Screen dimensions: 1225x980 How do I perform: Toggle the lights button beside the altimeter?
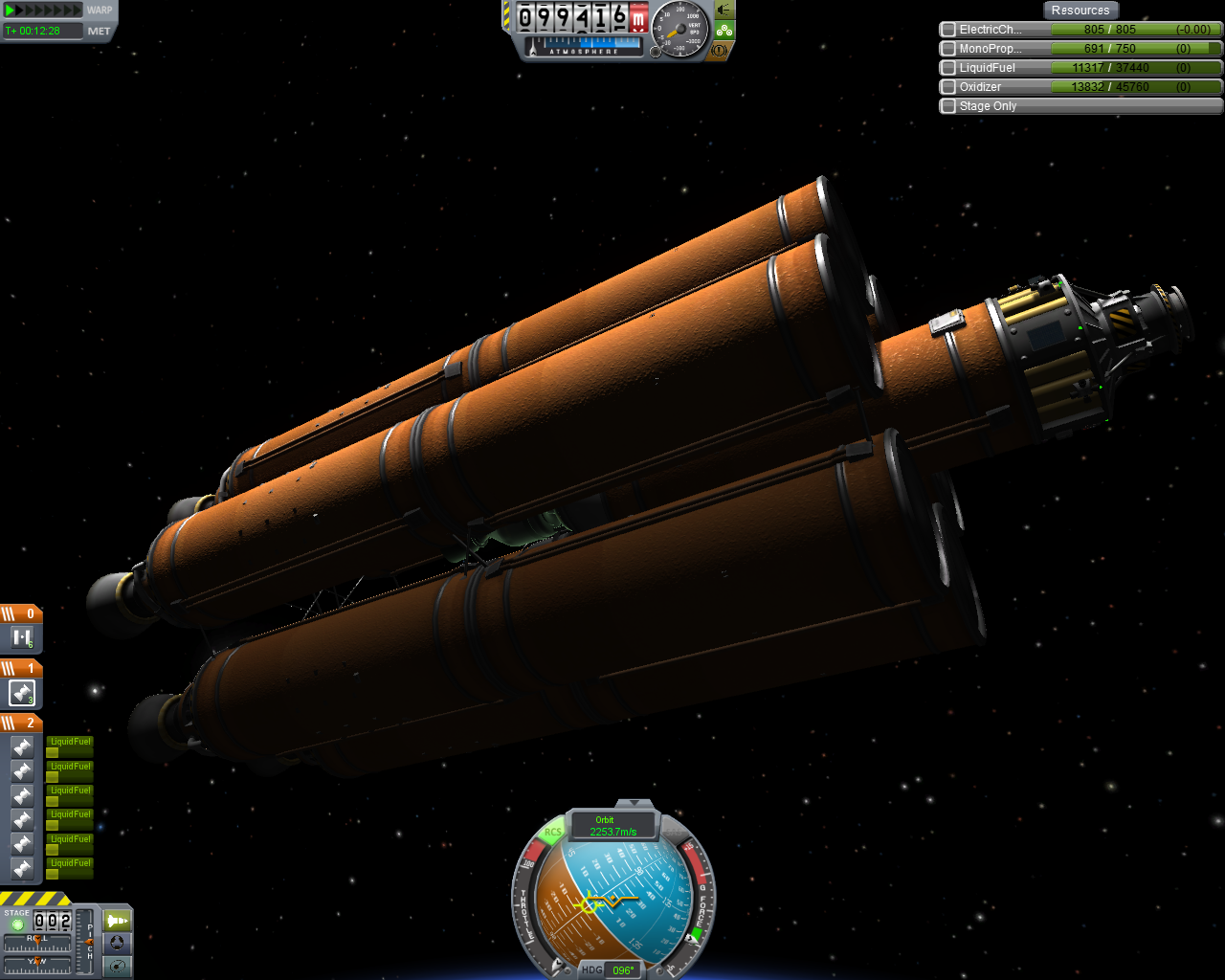pos(724,11)
